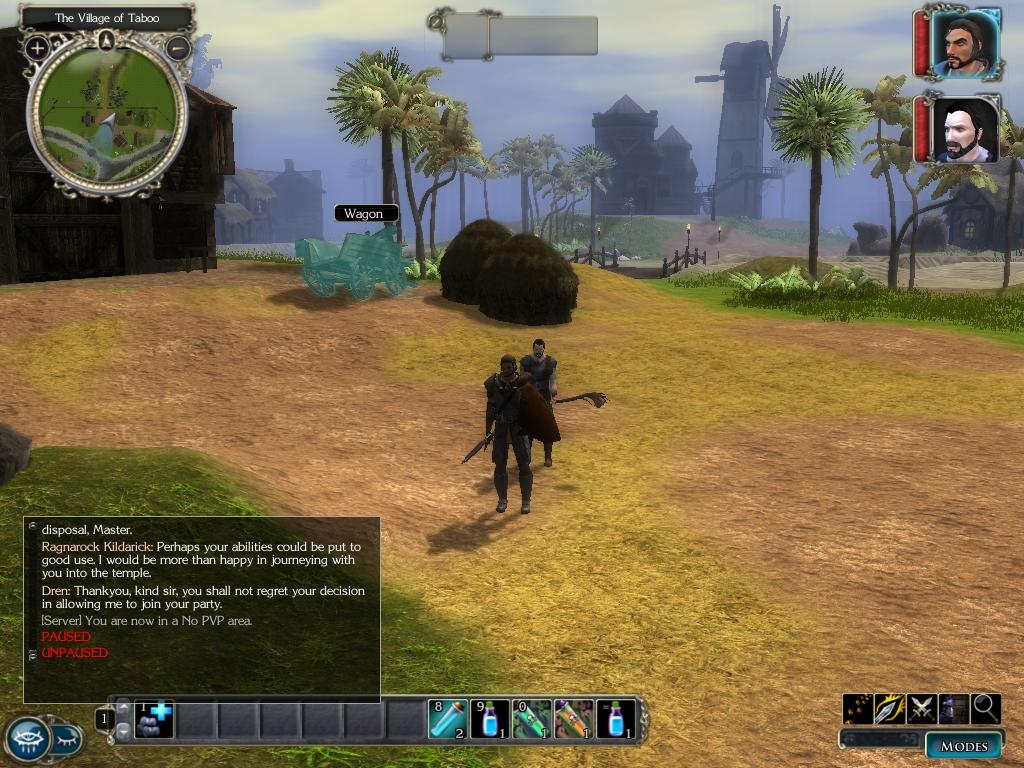
Task: Page the hotbar up with the arrow
Action: pyautogui.click(x=123, y=708)
